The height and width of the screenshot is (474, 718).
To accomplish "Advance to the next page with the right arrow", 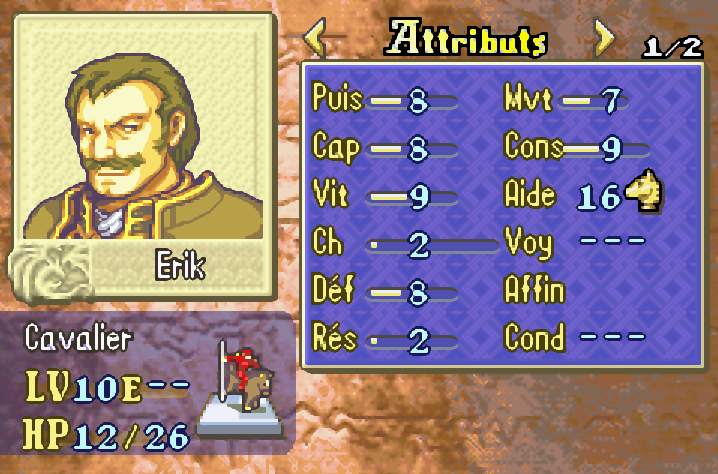I will [x=602, y=40].
